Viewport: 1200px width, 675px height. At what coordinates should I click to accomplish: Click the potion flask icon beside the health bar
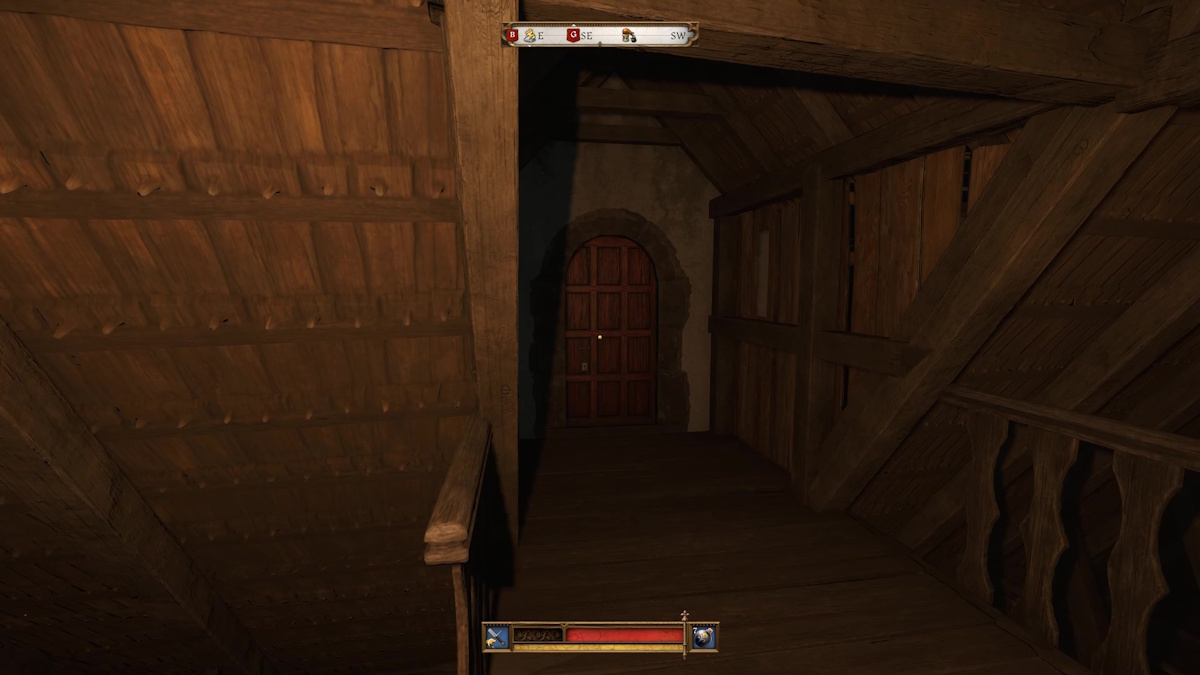[704, 636]
